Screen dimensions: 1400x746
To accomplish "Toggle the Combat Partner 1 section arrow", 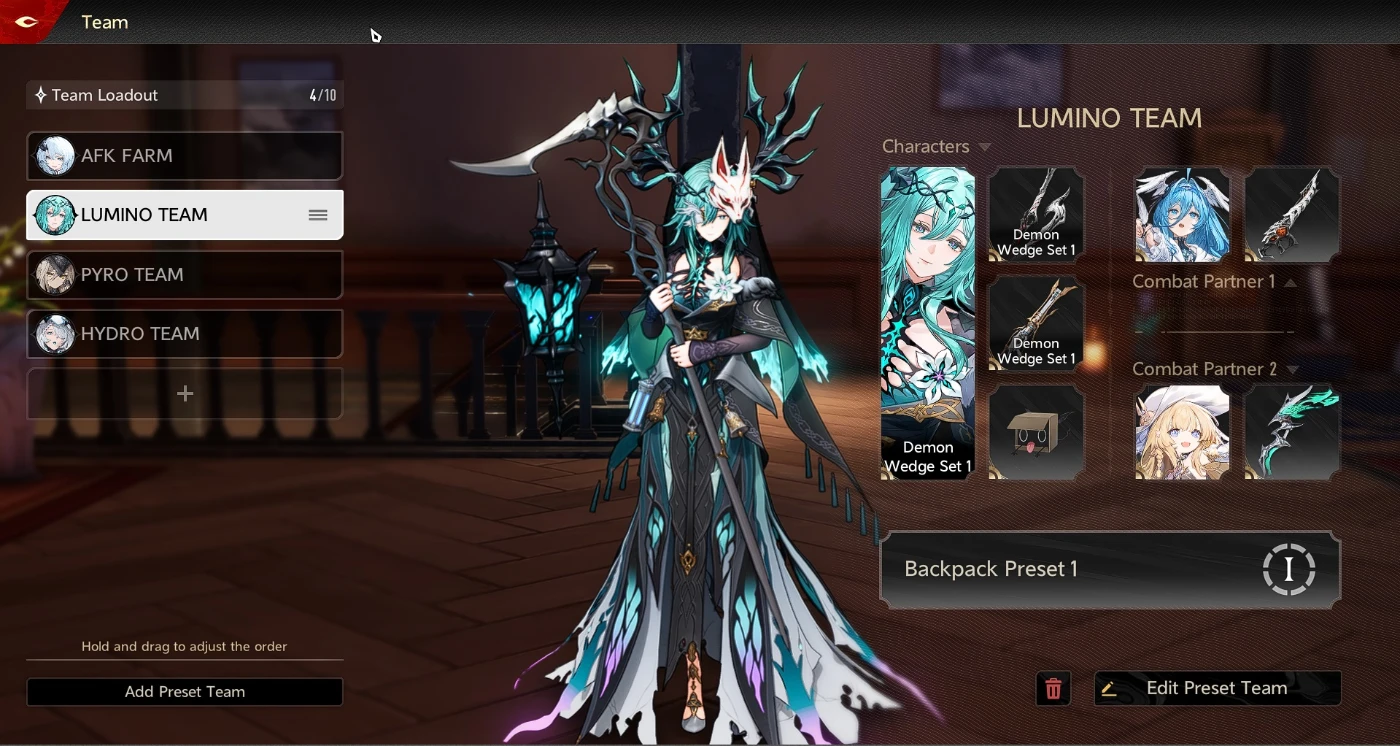I will coord(1290,283).
